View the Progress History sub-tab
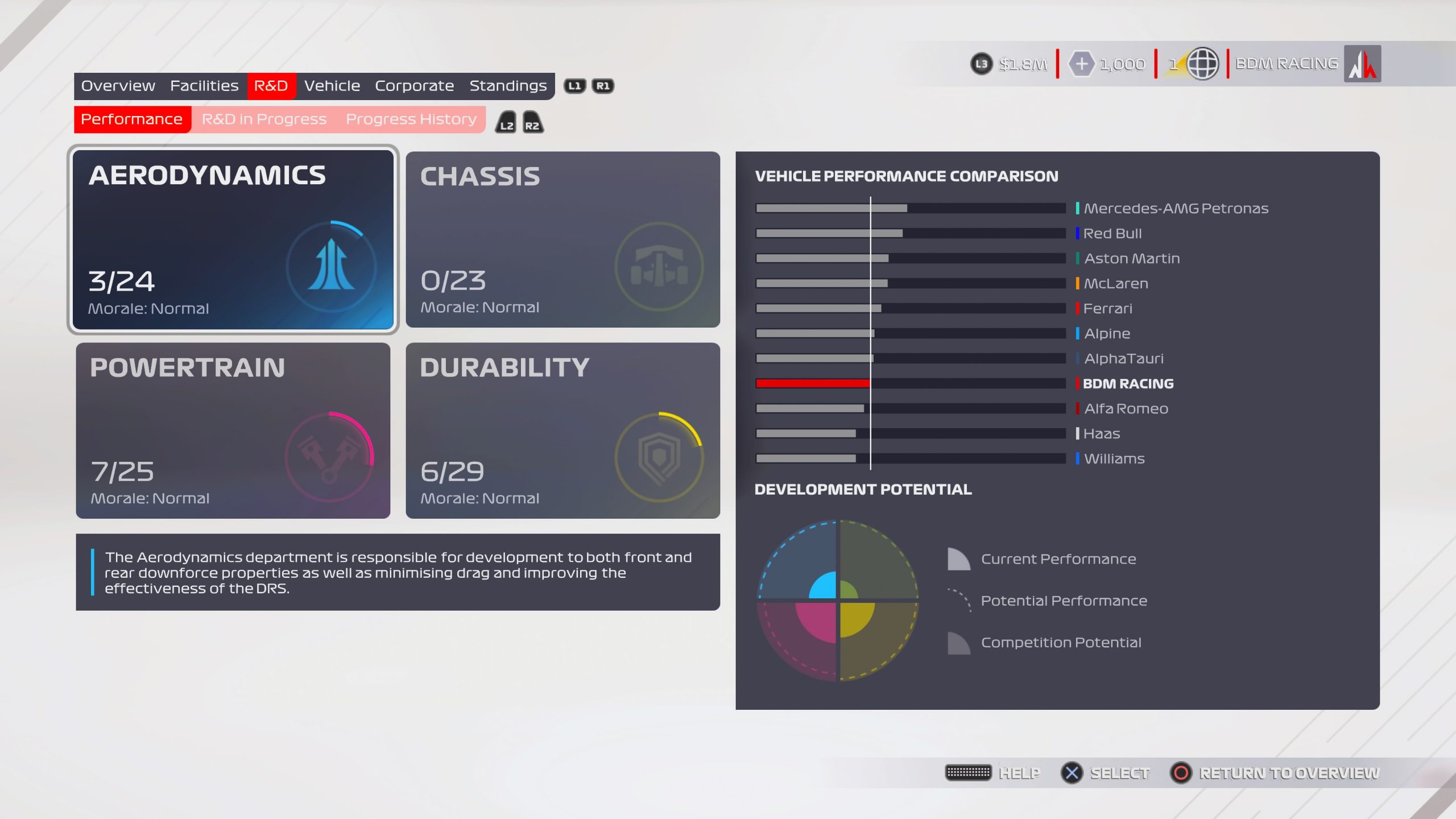The image size is (1456, 819). (411, 119)
